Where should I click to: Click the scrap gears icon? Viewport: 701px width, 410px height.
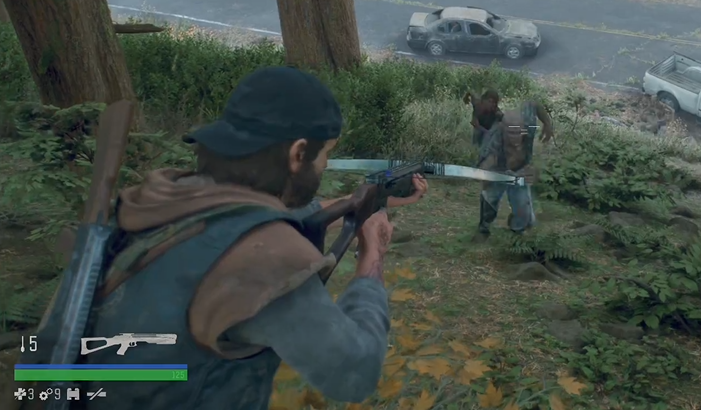tap(45, 394)
